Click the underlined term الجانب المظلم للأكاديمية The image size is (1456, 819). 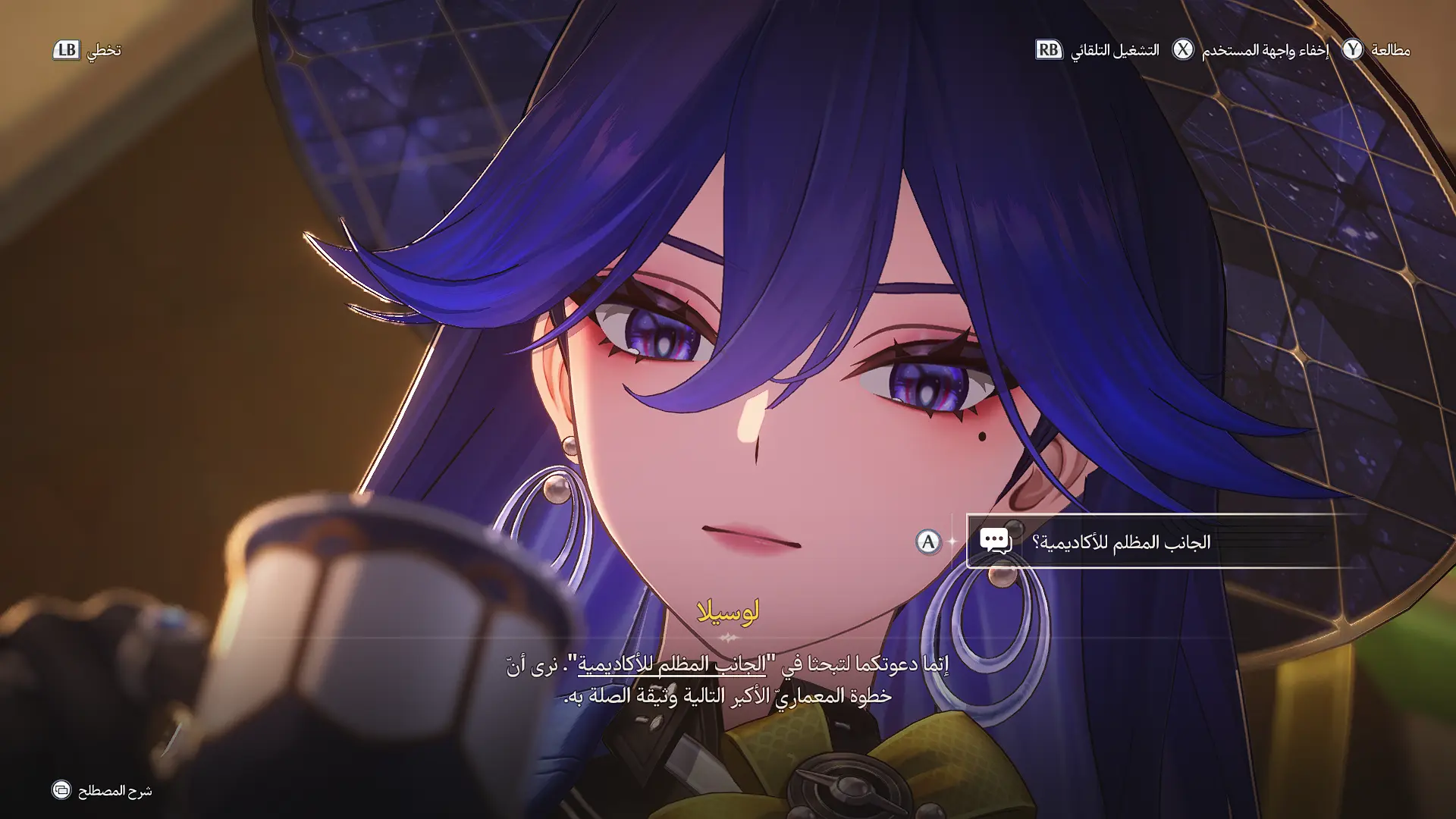pos(671,664)
